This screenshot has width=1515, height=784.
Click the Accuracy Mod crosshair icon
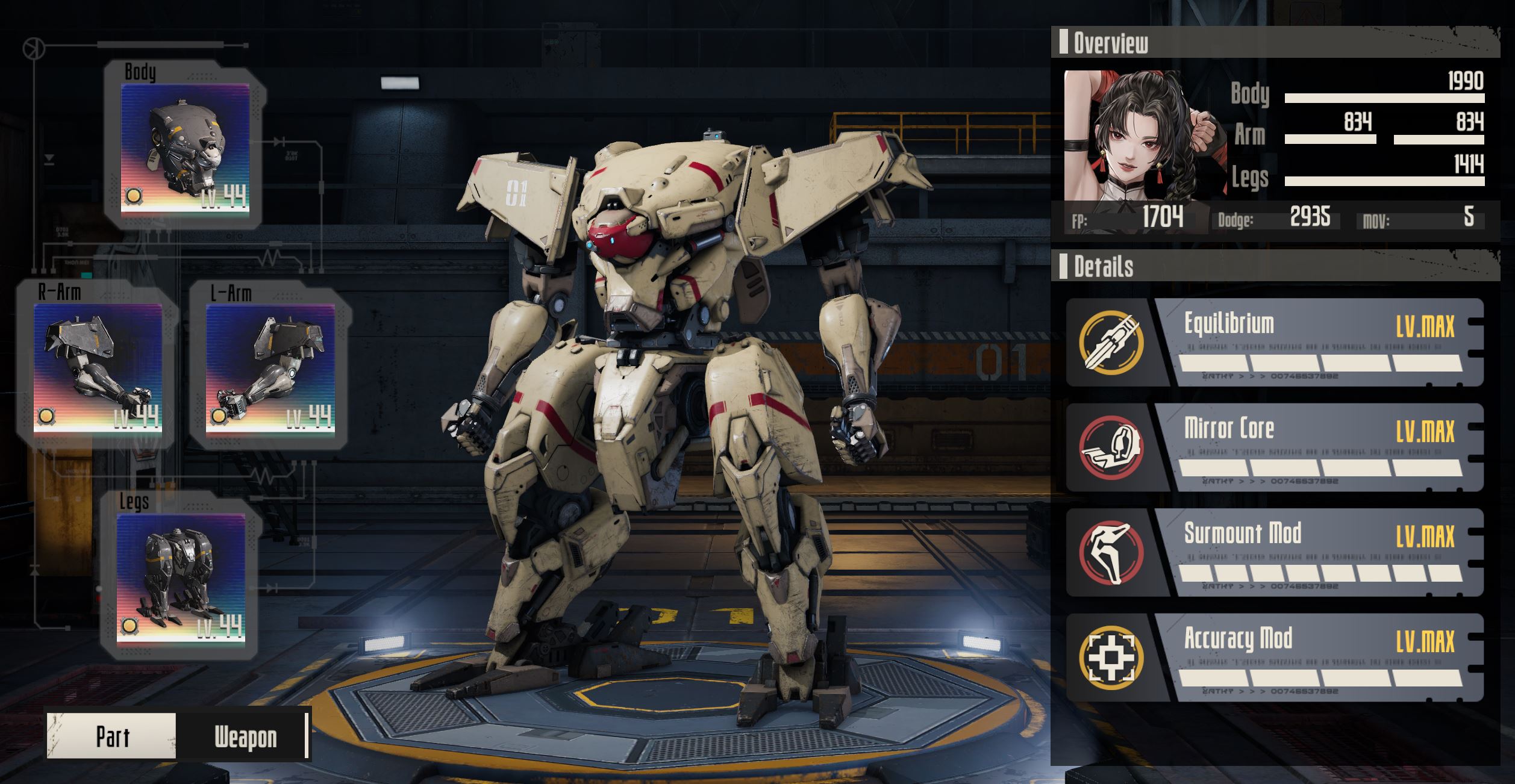point(1111,658)
